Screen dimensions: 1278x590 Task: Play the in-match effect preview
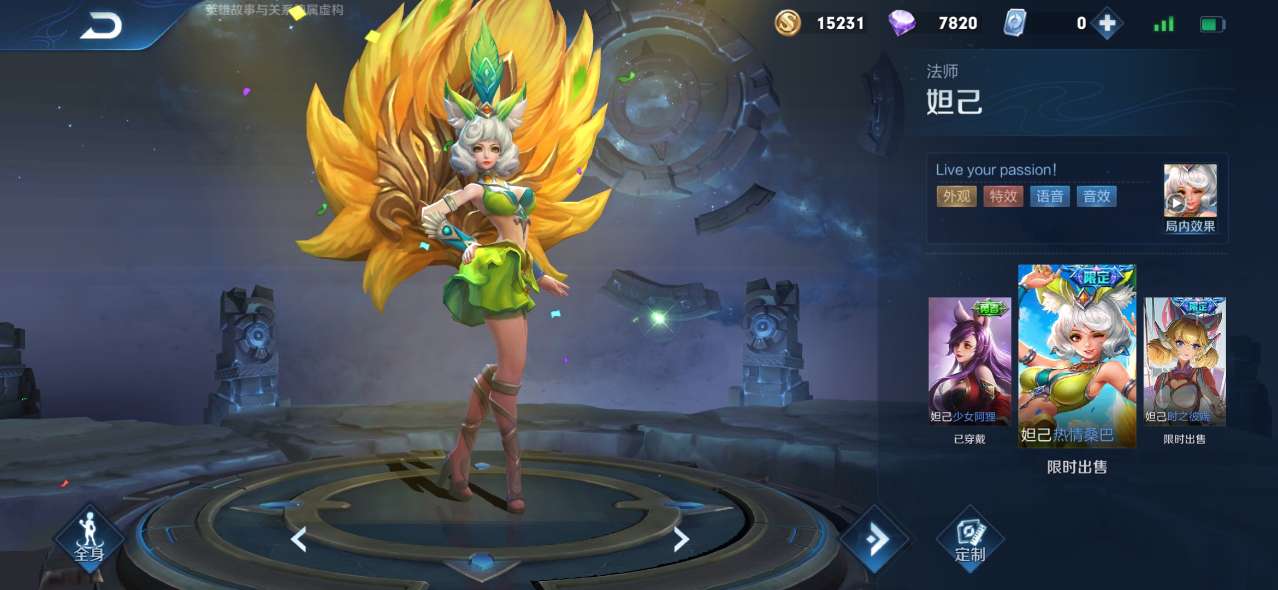pos(1190,191)
